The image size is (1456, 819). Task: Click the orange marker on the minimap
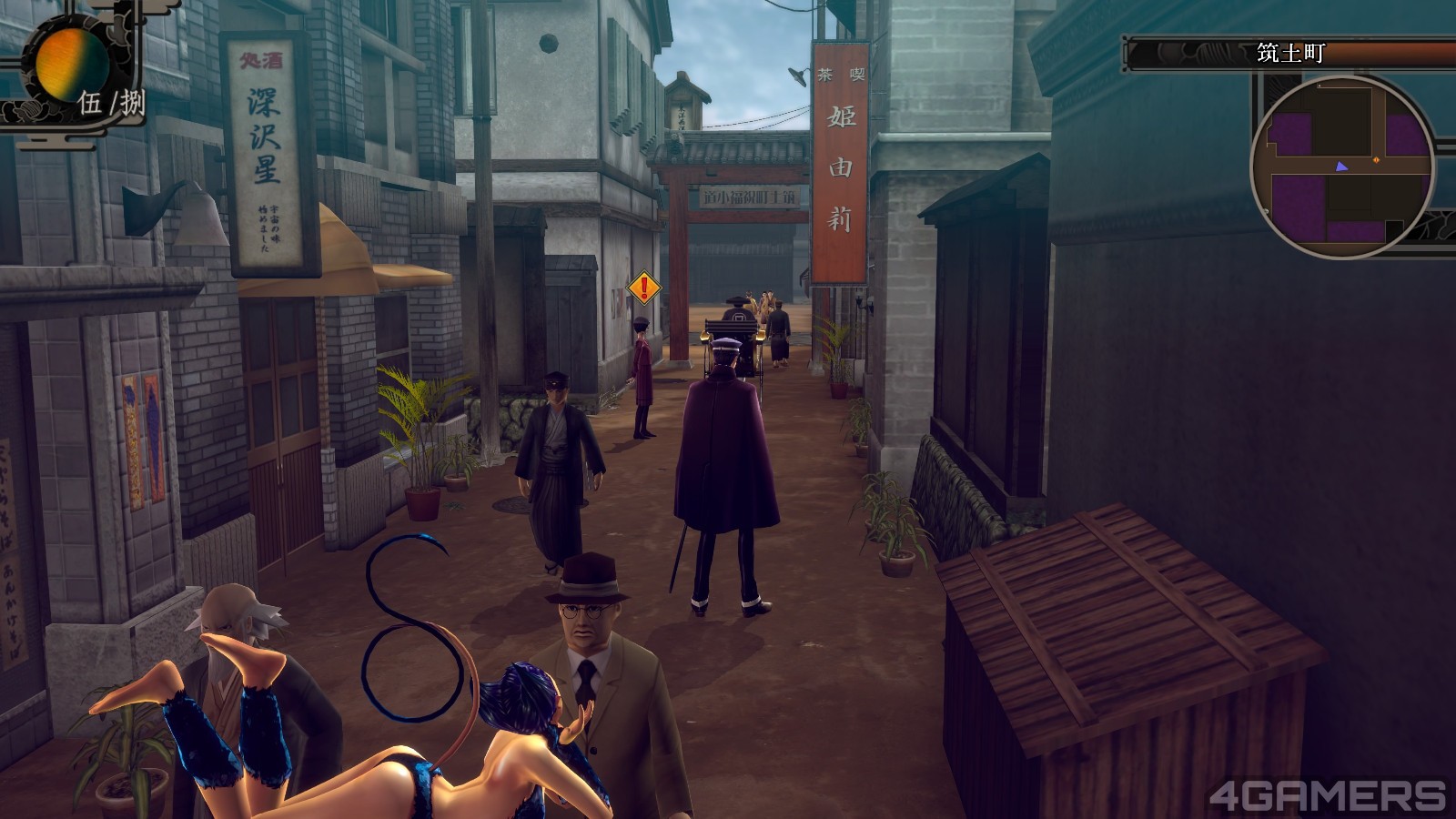1376,160
